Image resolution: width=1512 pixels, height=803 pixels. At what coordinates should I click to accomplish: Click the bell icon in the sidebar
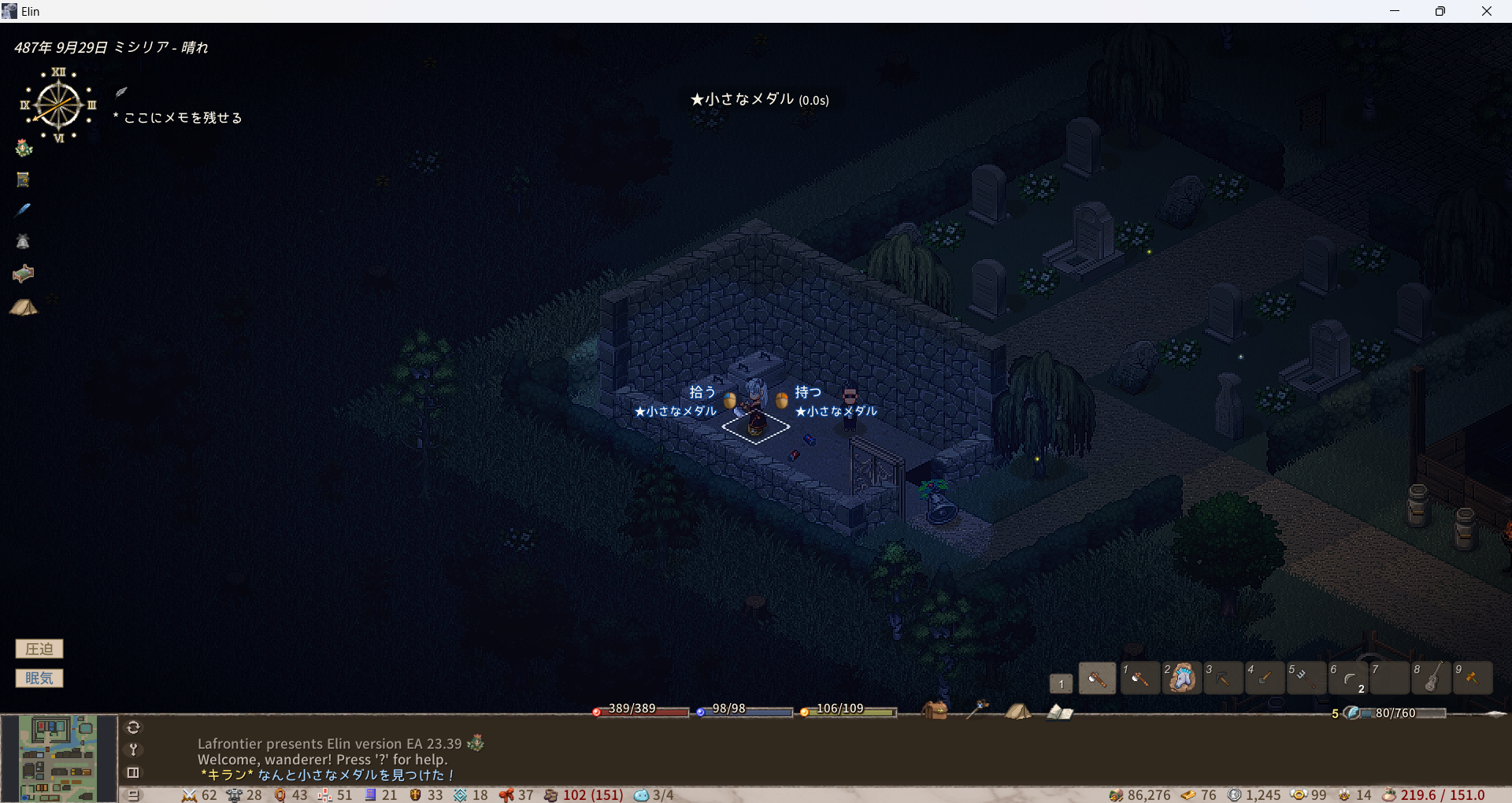[x=24, y=242]
